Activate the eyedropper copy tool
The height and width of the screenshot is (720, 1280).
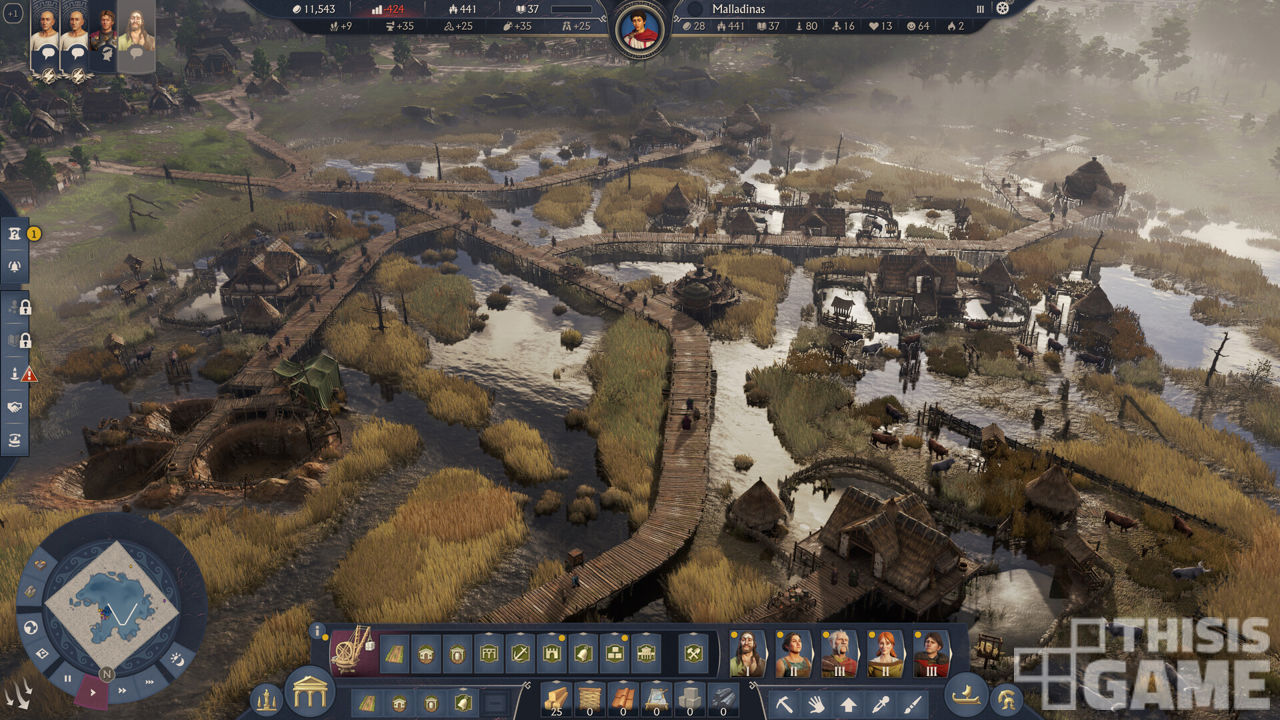[880, 703]
